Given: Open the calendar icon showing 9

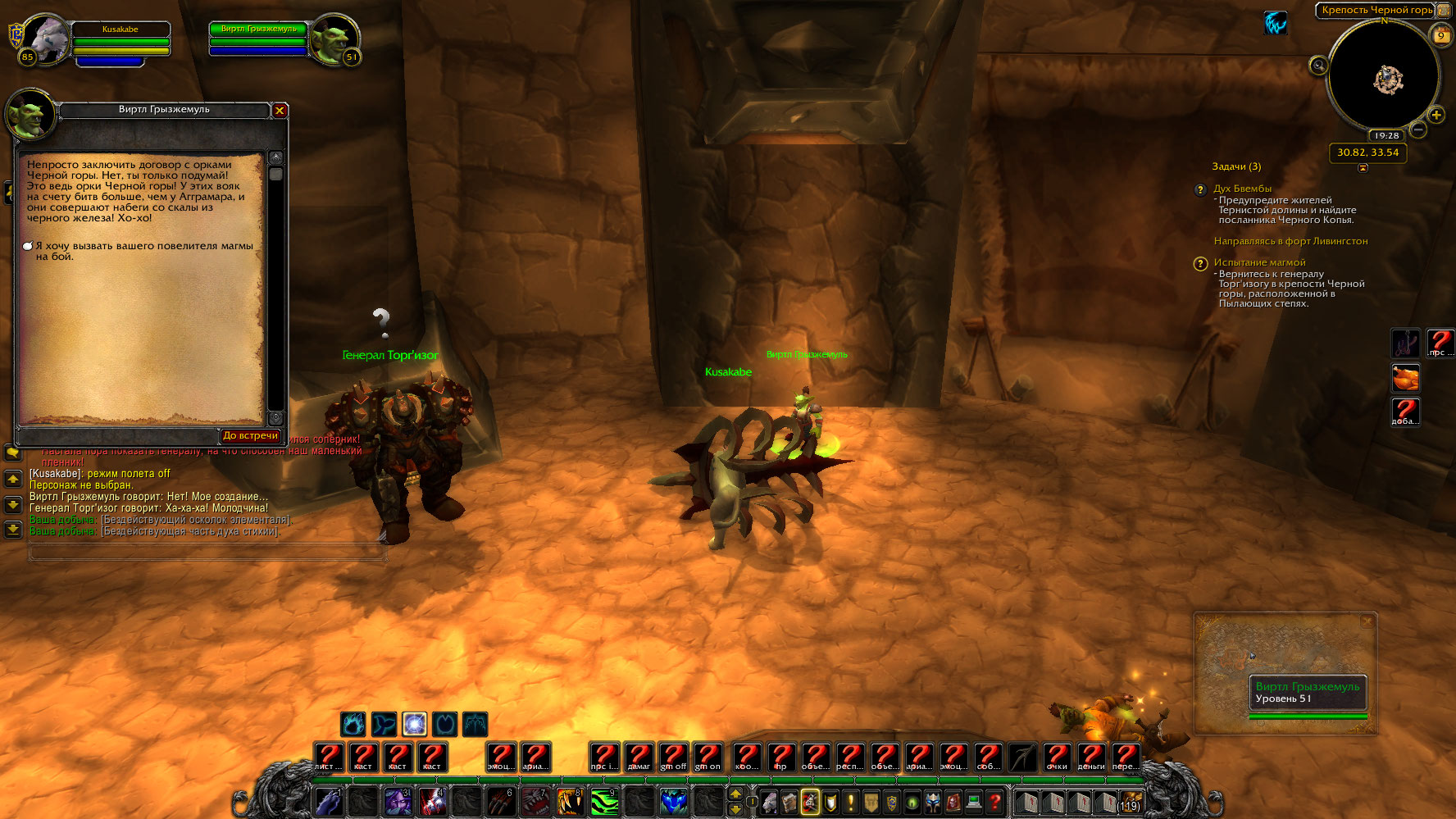Looking at the screenshot, I should [x=1440, y=35].
